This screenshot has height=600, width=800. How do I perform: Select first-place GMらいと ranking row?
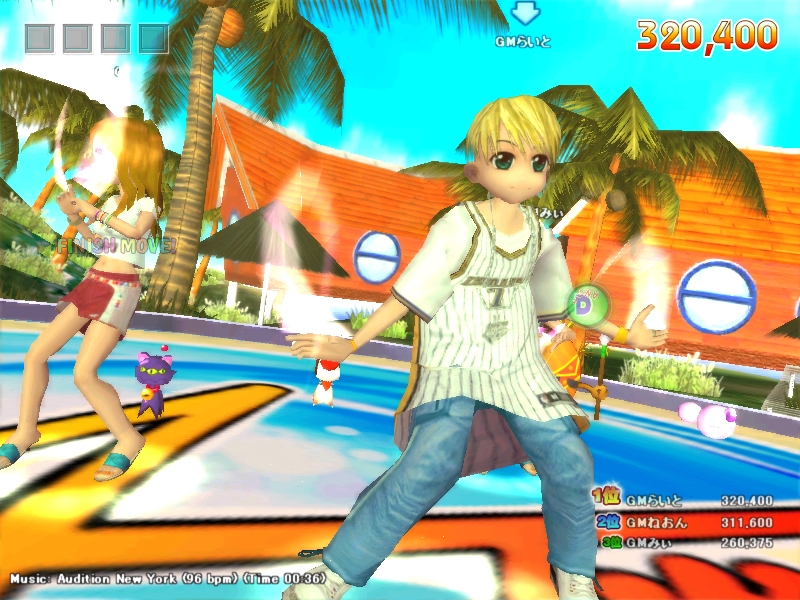tap(685, 500)
